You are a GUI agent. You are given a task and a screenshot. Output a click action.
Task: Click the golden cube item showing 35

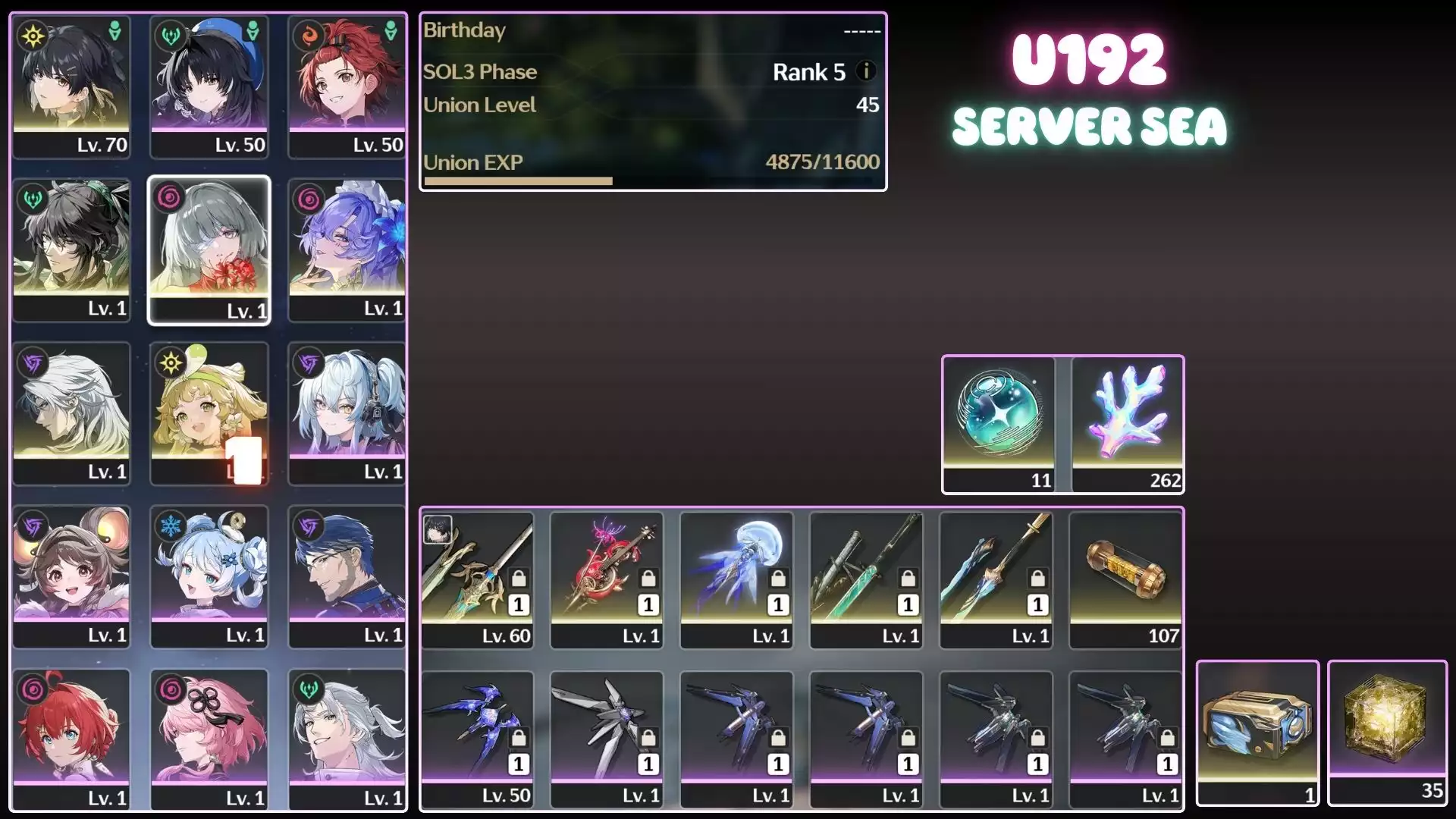coord(1388,728)
